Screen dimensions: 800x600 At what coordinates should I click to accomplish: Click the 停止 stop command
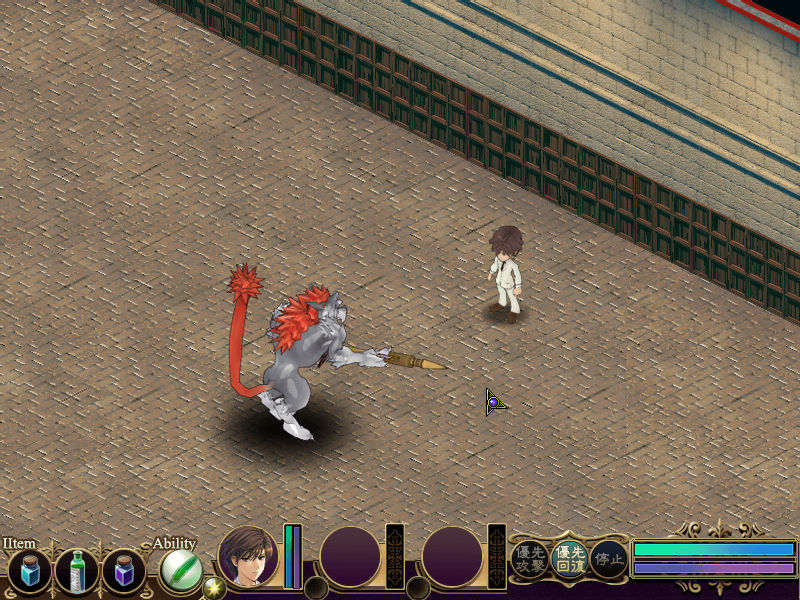coord(608,560)
